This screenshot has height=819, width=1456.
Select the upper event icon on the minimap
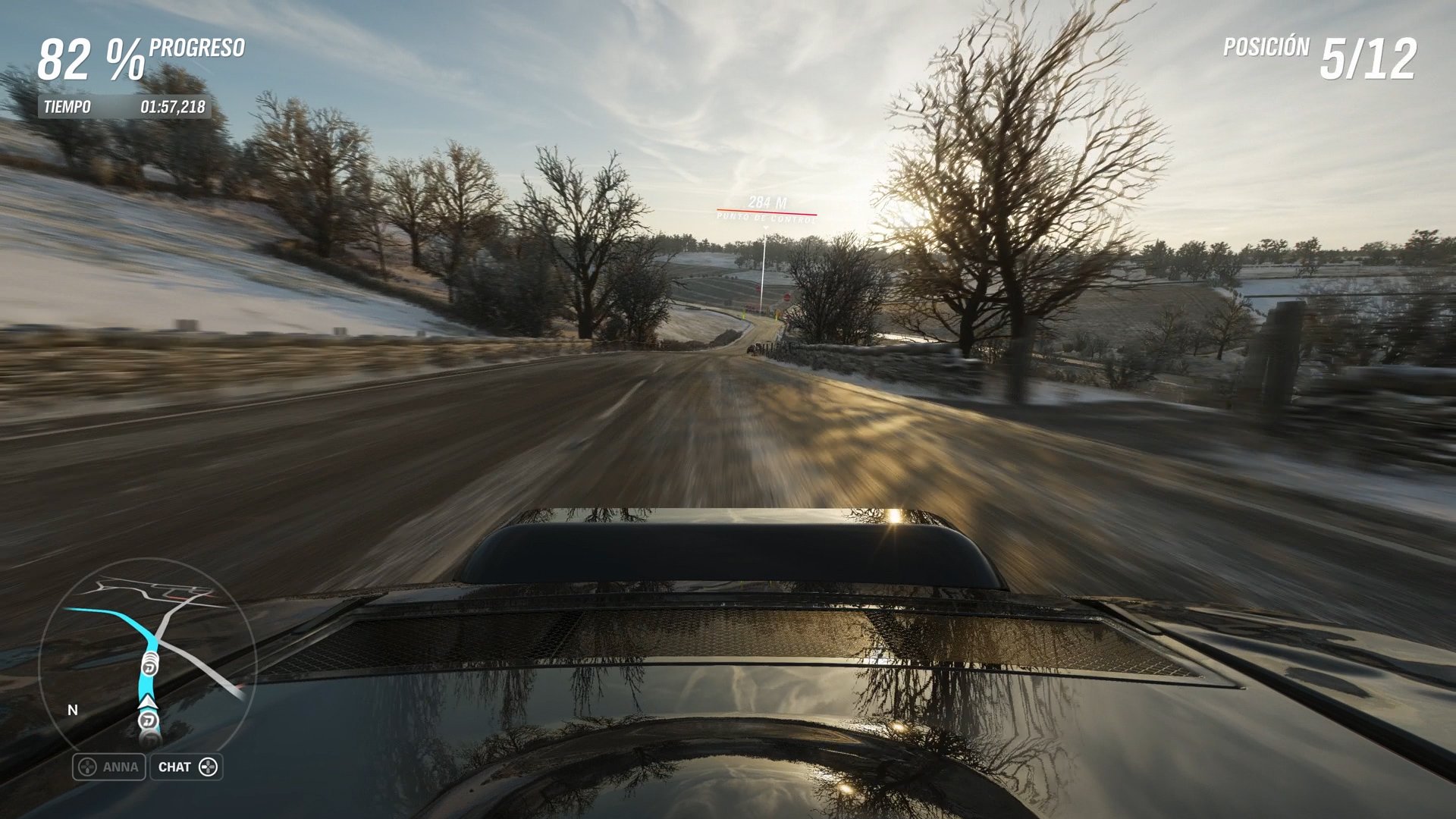coord(149,667)
